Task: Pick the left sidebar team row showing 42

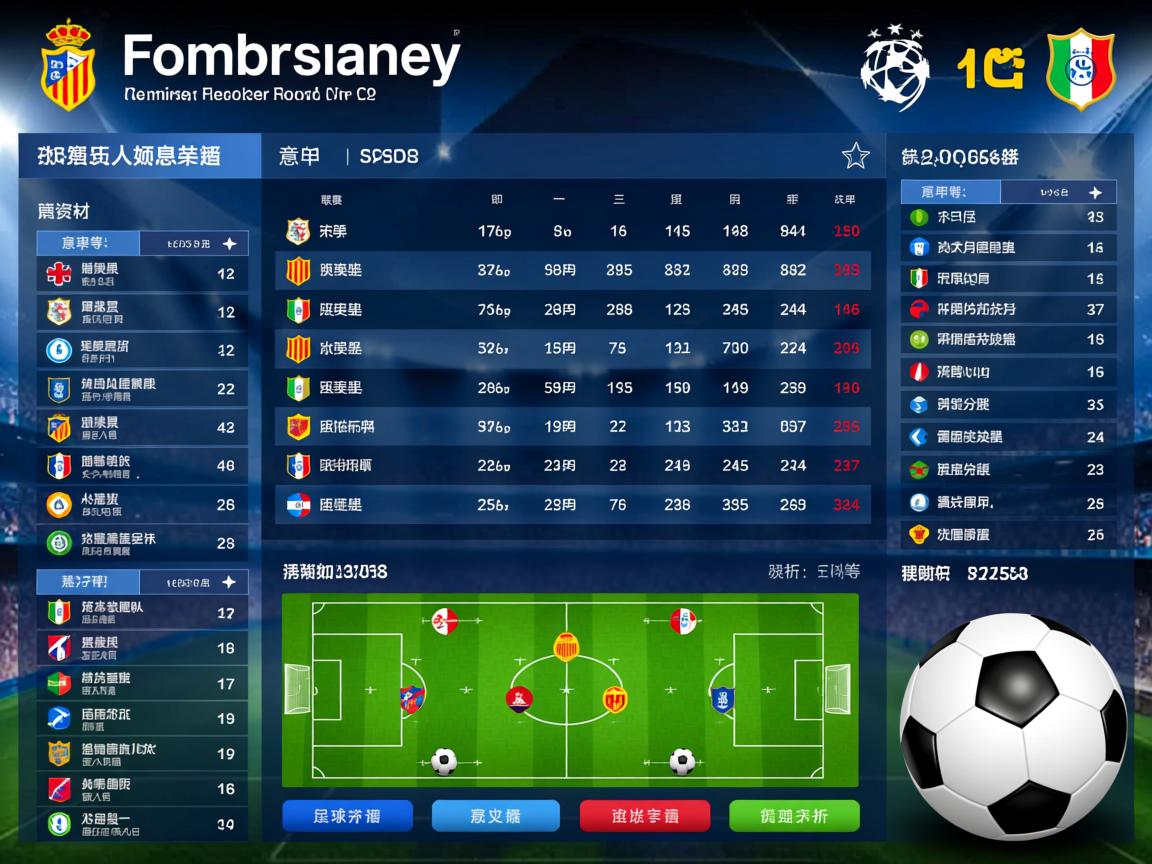Action: tap(142, 427)
